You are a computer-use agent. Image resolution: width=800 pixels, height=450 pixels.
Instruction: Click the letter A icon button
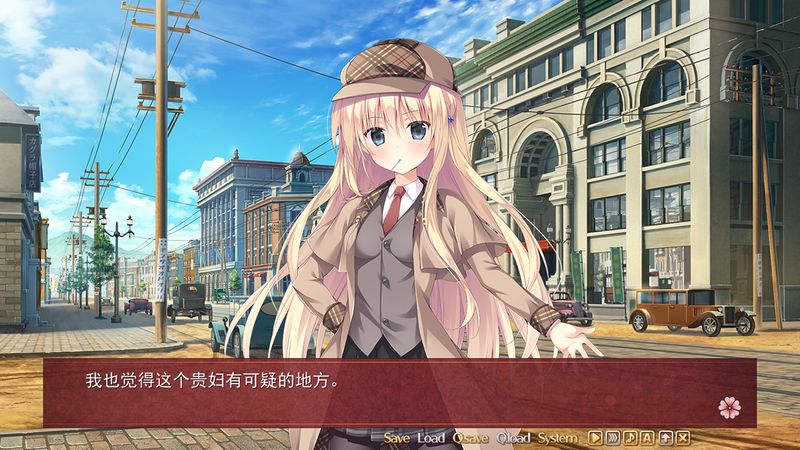[x=648, y=438]
